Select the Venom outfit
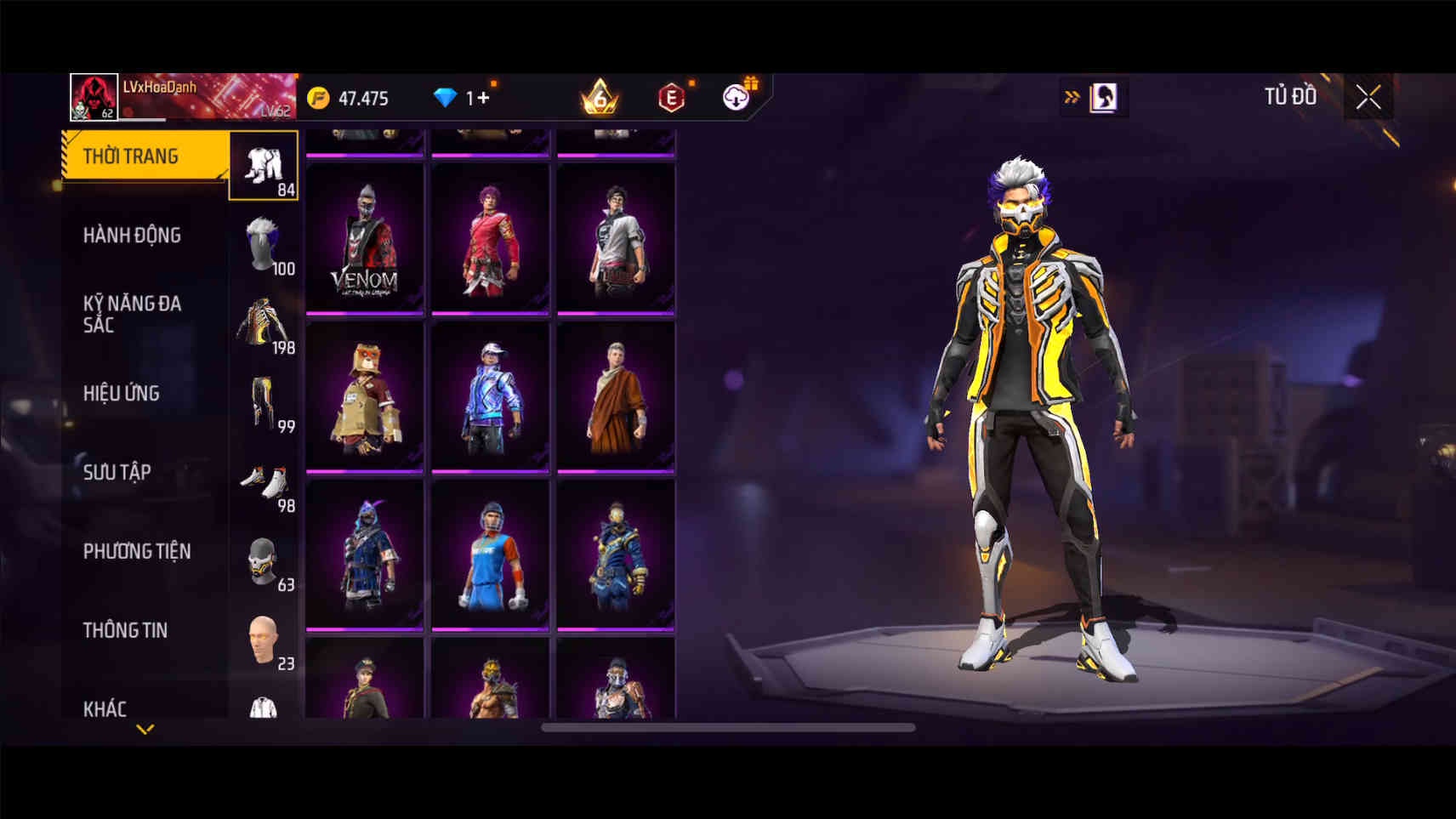The height and width of the screenshot is (819, 1456). (x=364, y=238)
